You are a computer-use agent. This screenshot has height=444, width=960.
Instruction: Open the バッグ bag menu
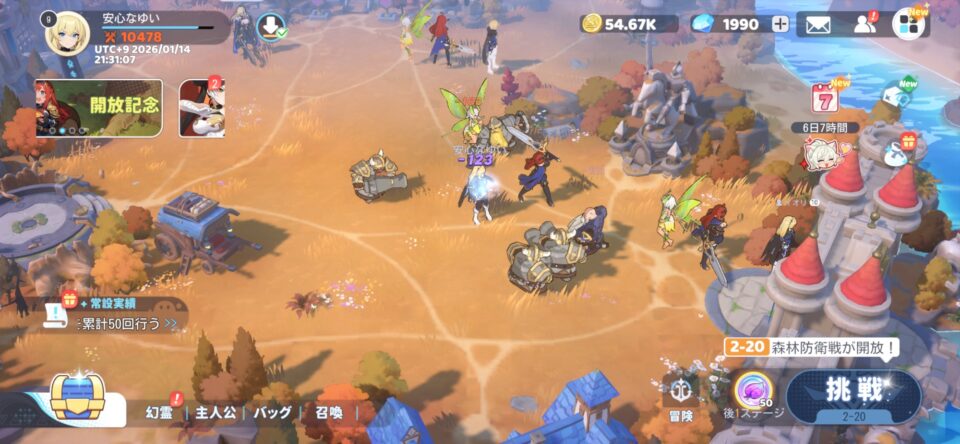[273, 412]
